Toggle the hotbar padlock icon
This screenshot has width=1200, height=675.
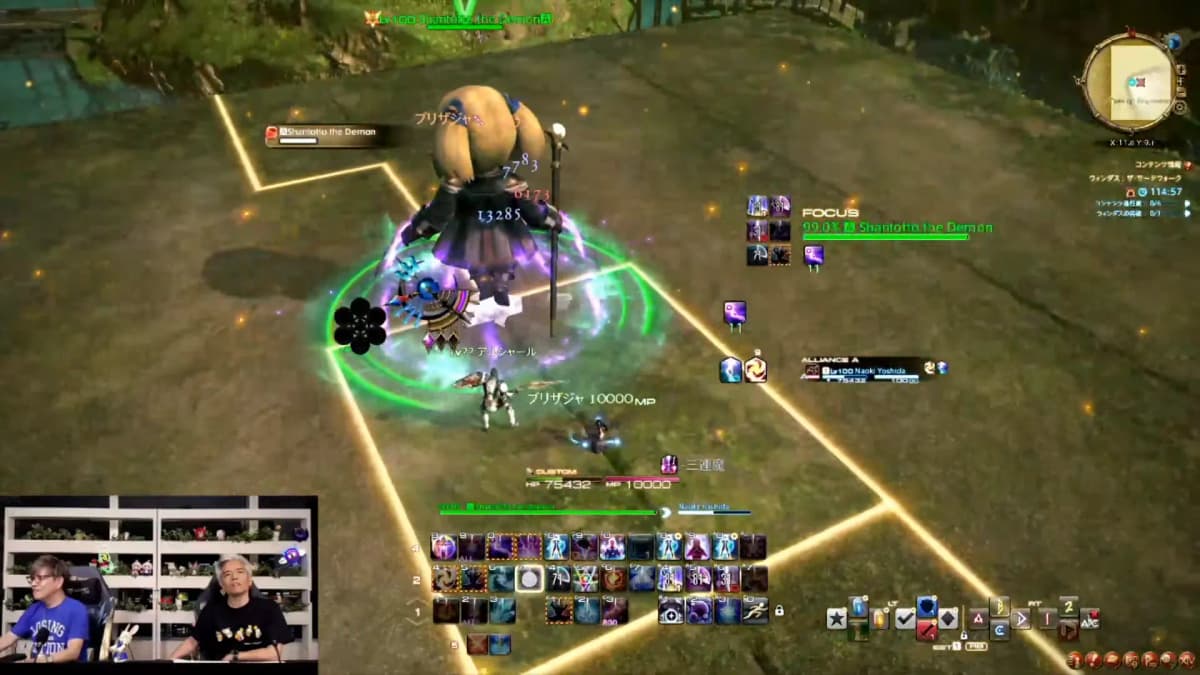[778, 610]
